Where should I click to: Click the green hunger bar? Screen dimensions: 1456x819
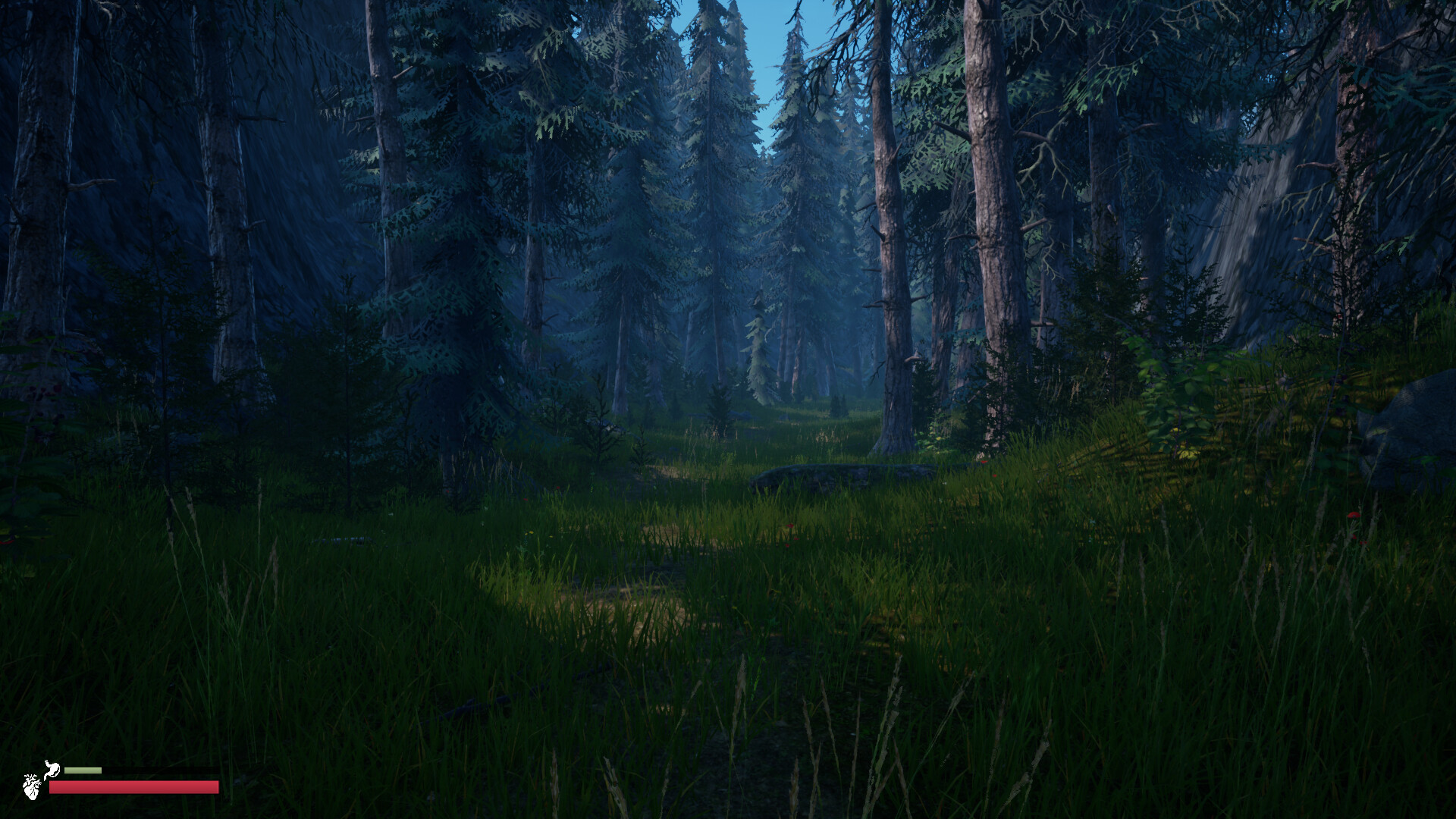click(83, 770)
